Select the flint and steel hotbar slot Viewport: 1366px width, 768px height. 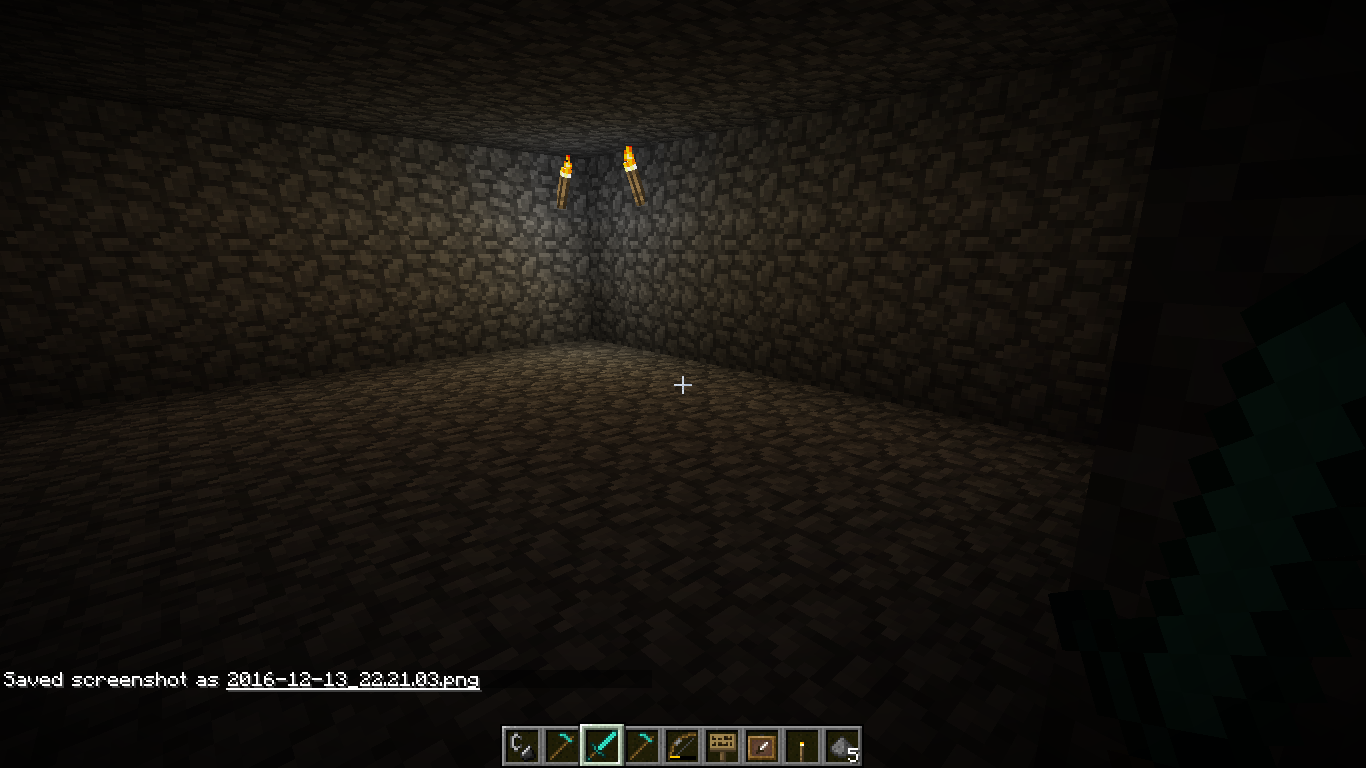click(x=521, y=746)
